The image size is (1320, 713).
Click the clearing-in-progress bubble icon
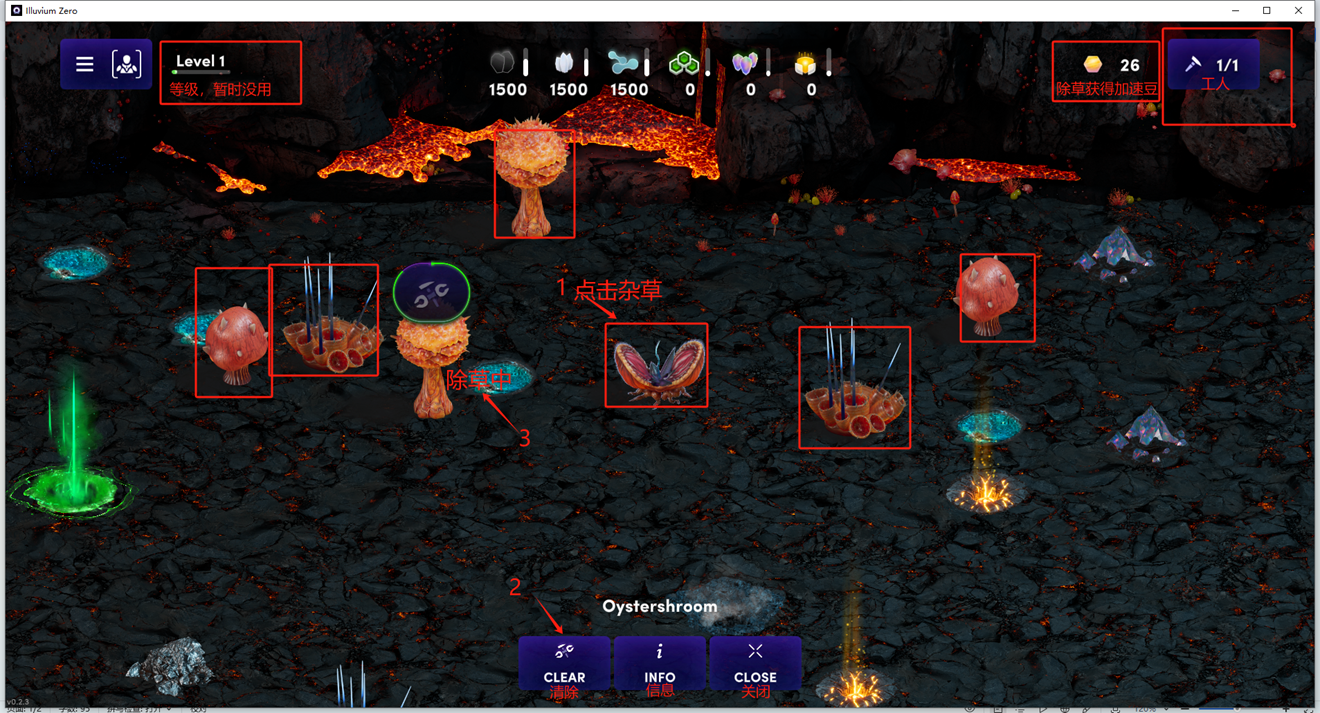coord(431,292)
